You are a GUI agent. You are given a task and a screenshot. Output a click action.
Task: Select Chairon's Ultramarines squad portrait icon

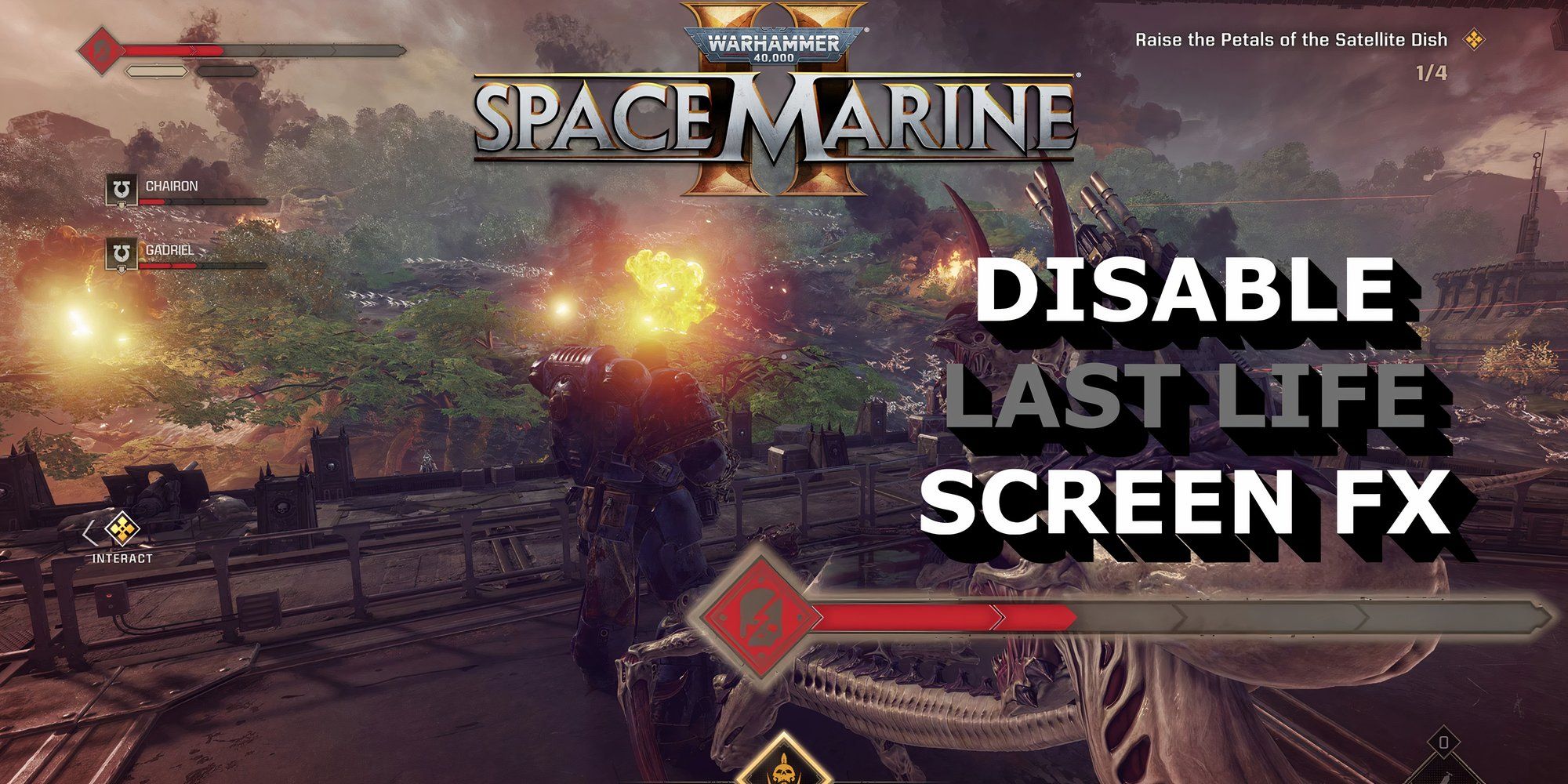[x=121, y=189]
